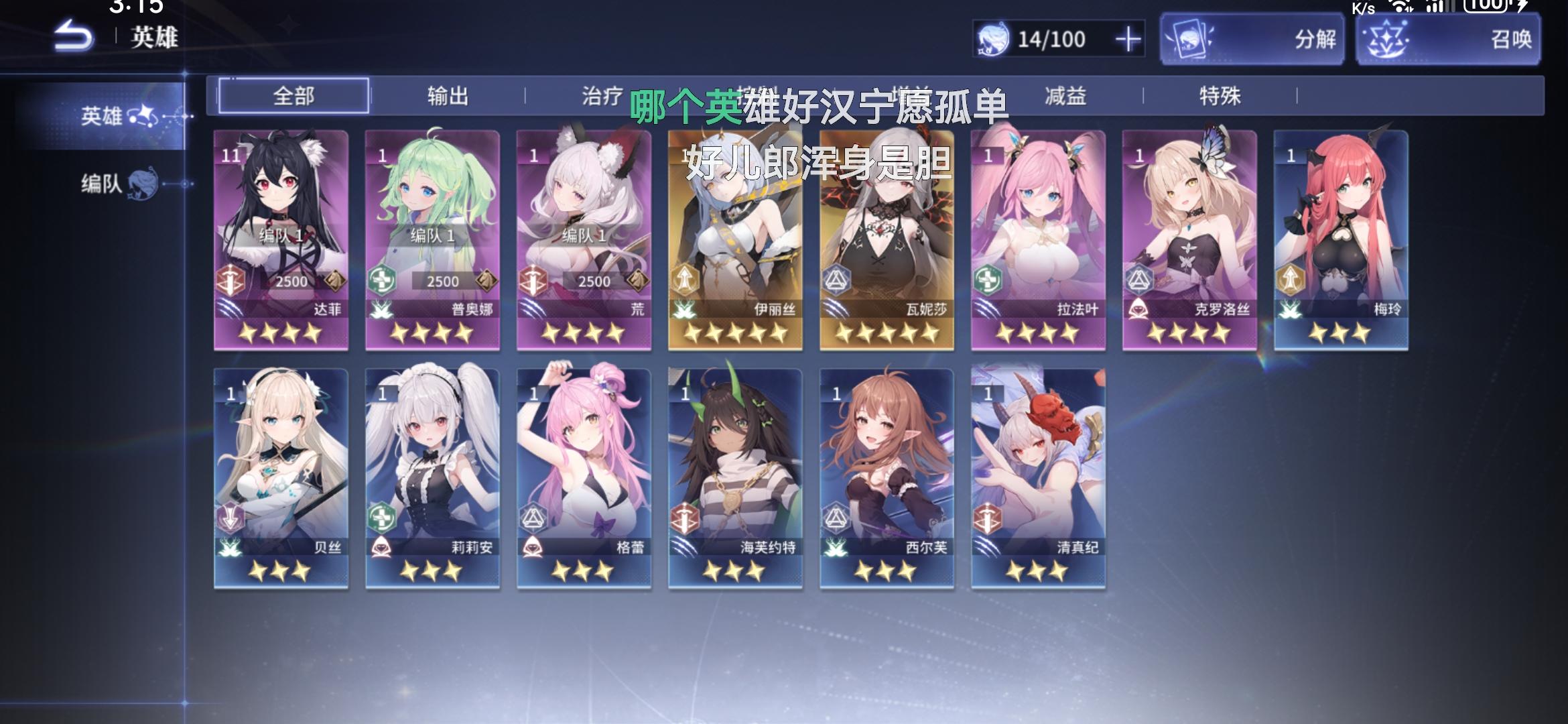Expand the 特殊 hero category
The width and height of the screenshot is (1568, 724).
click(1220, 97)
